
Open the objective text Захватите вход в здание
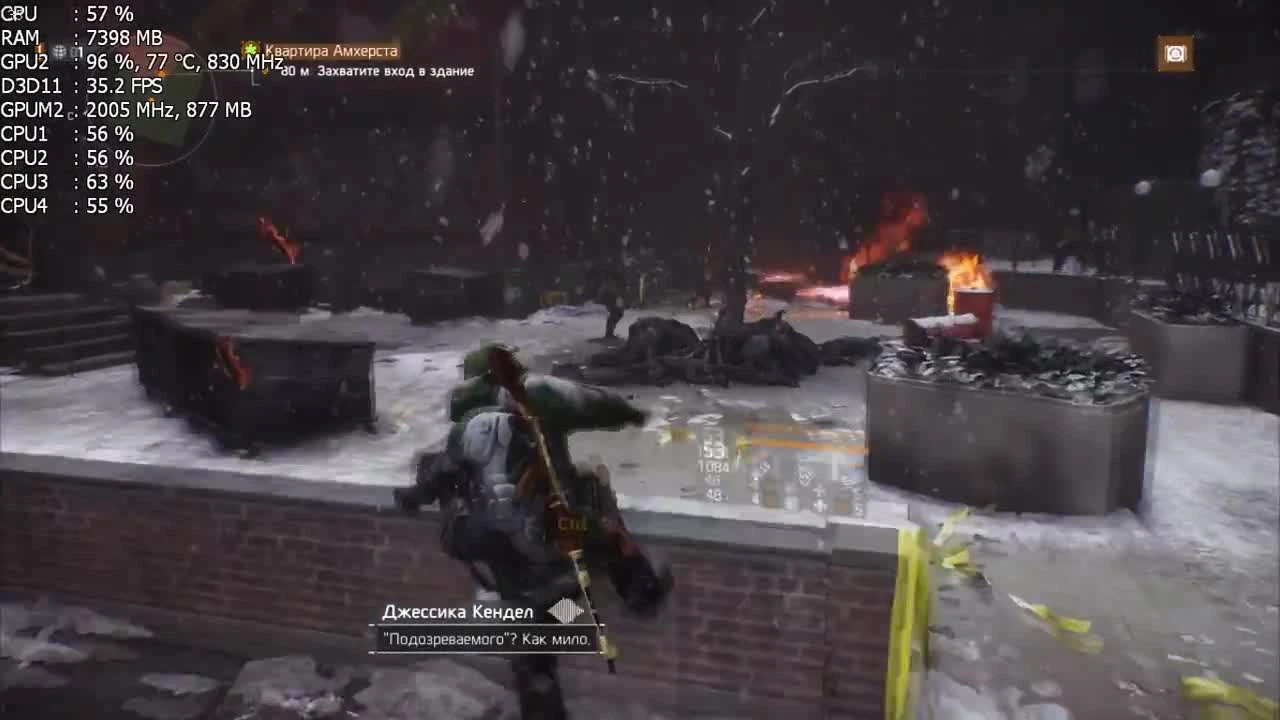(x=396, y=72)
